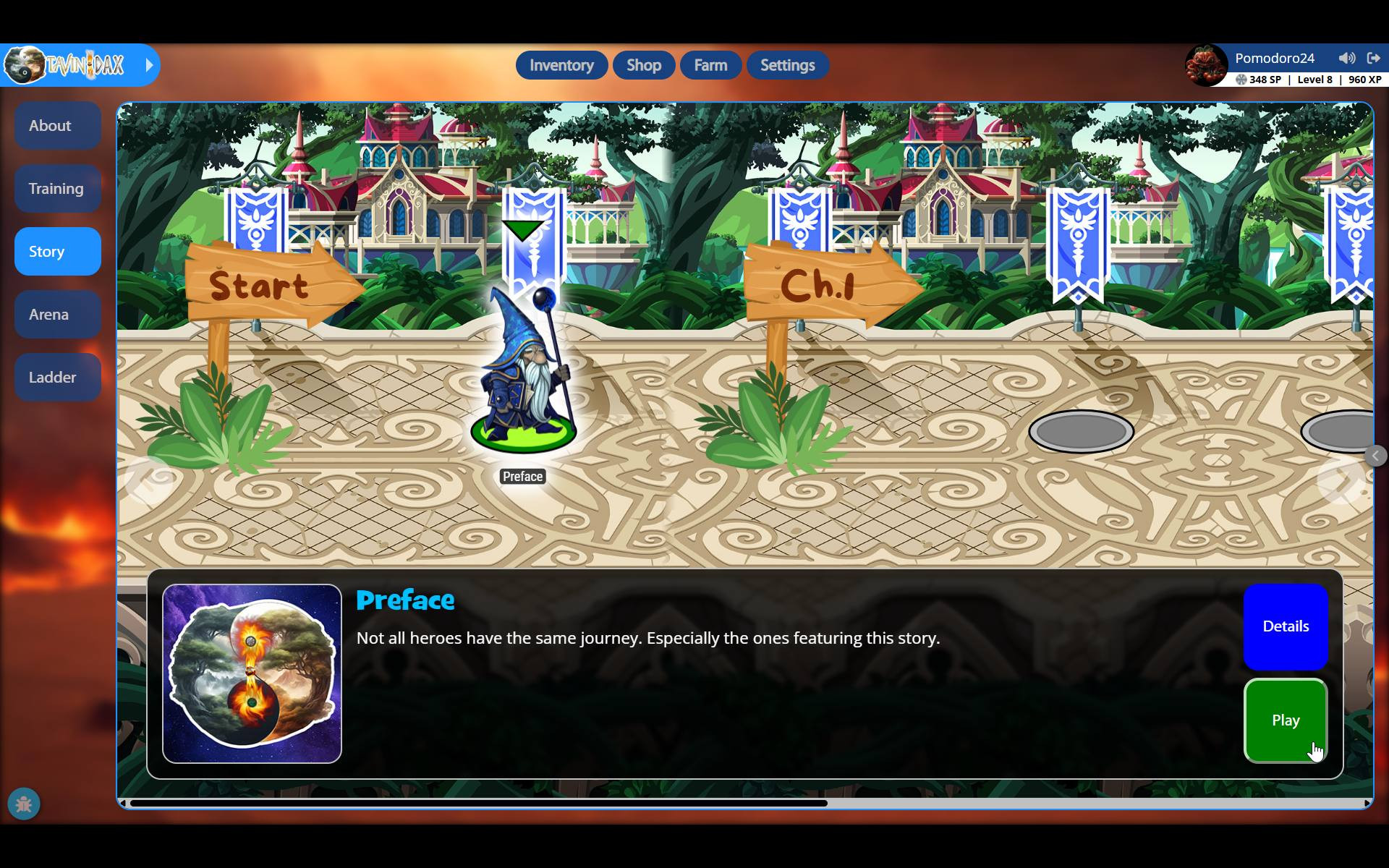1389x868 pixels.
Task: Expand the arrow next to TavinDax logo
Action: 149,65
